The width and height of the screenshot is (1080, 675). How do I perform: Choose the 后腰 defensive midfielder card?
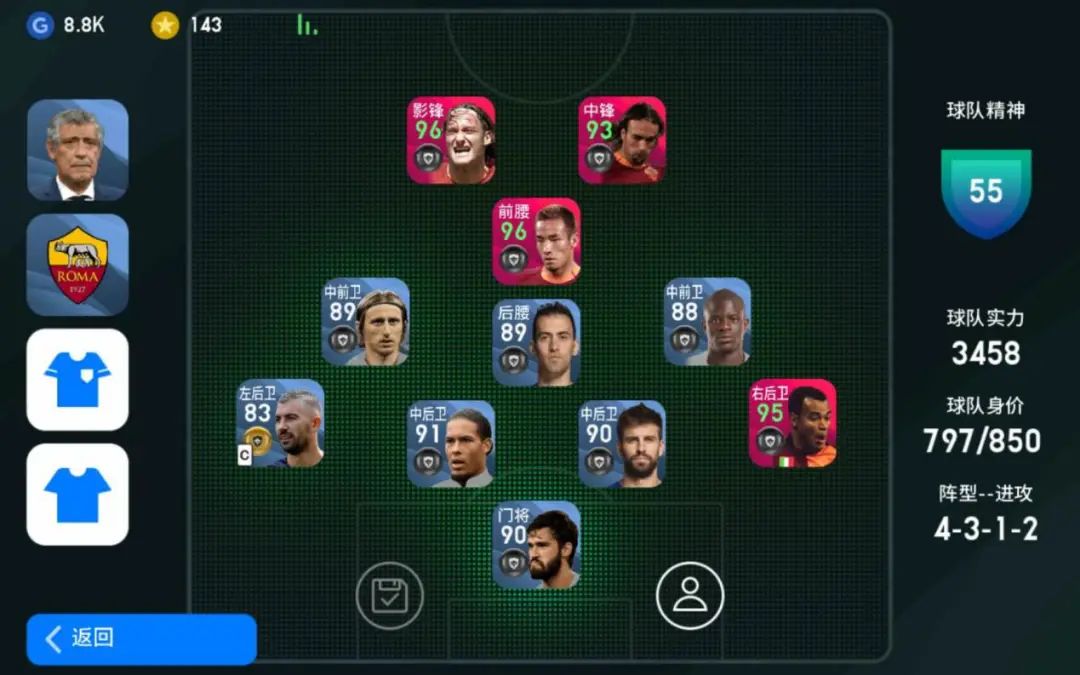(x=536, y=342)
